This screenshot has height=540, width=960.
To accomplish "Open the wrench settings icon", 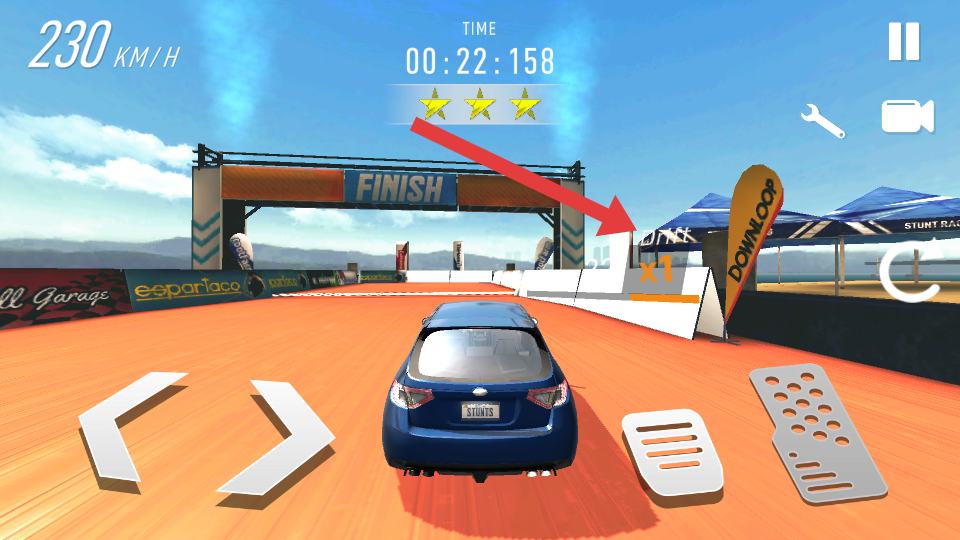I will (822, 120).
